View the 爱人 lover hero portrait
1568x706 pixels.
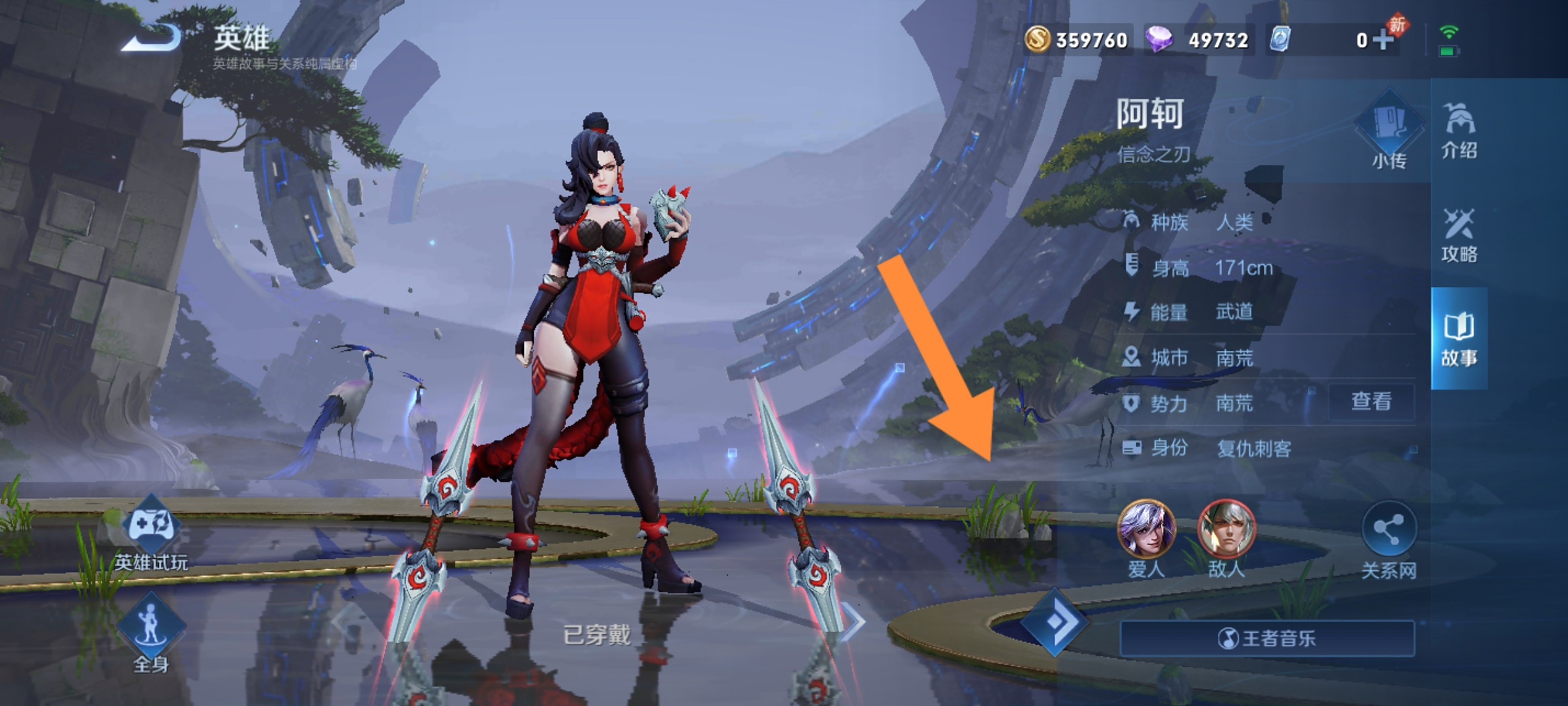tap(1146, 530)
